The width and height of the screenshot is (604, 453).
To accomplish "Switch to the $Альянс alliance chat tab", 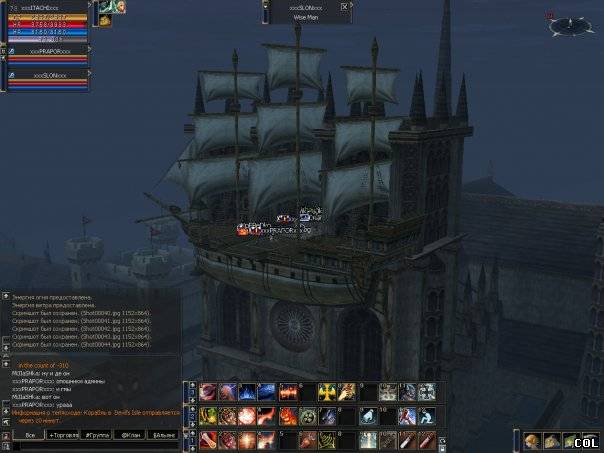I will 163,436.
